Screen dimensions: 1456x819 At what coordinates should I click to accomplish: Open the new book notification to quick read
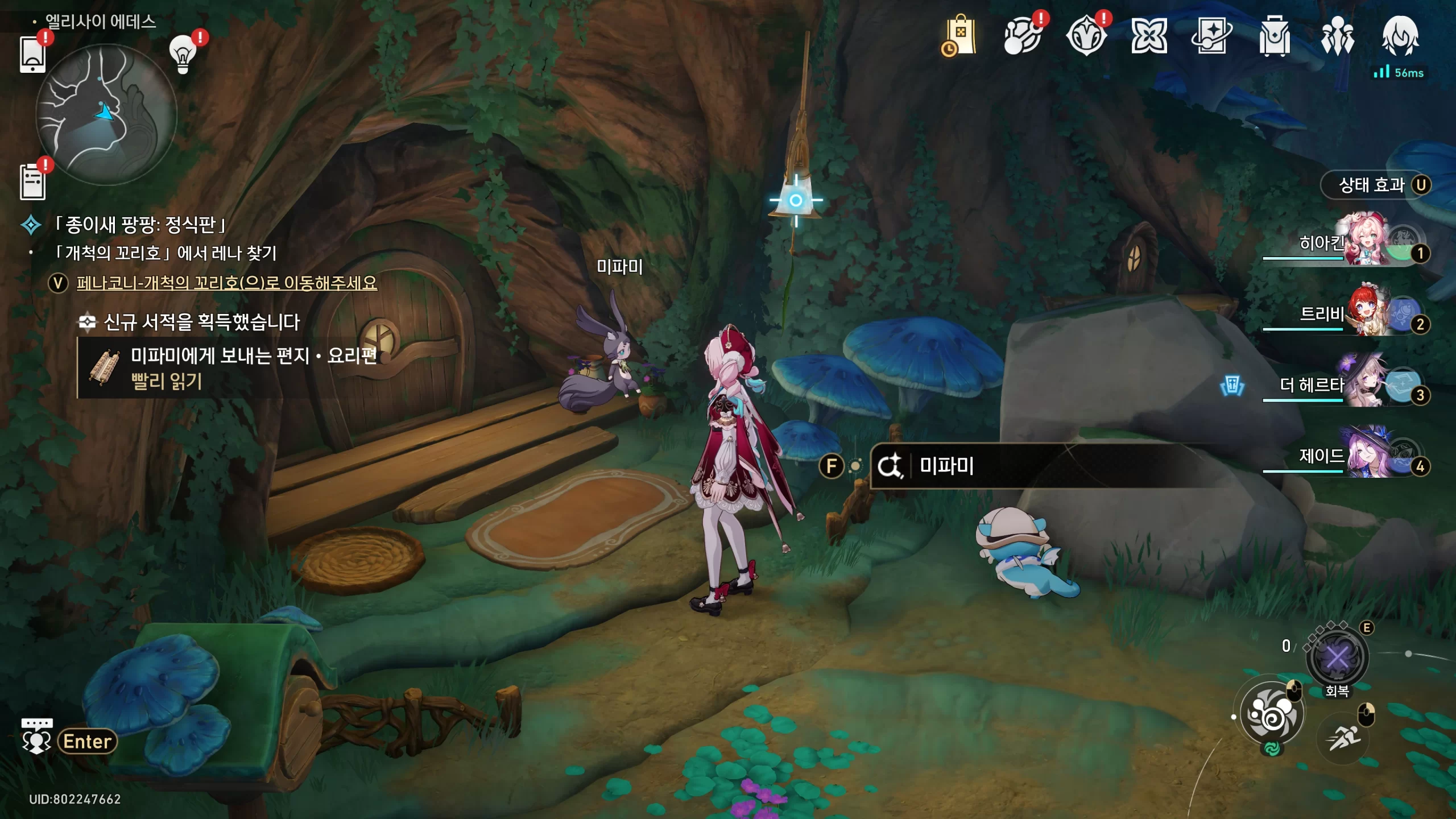227,367
